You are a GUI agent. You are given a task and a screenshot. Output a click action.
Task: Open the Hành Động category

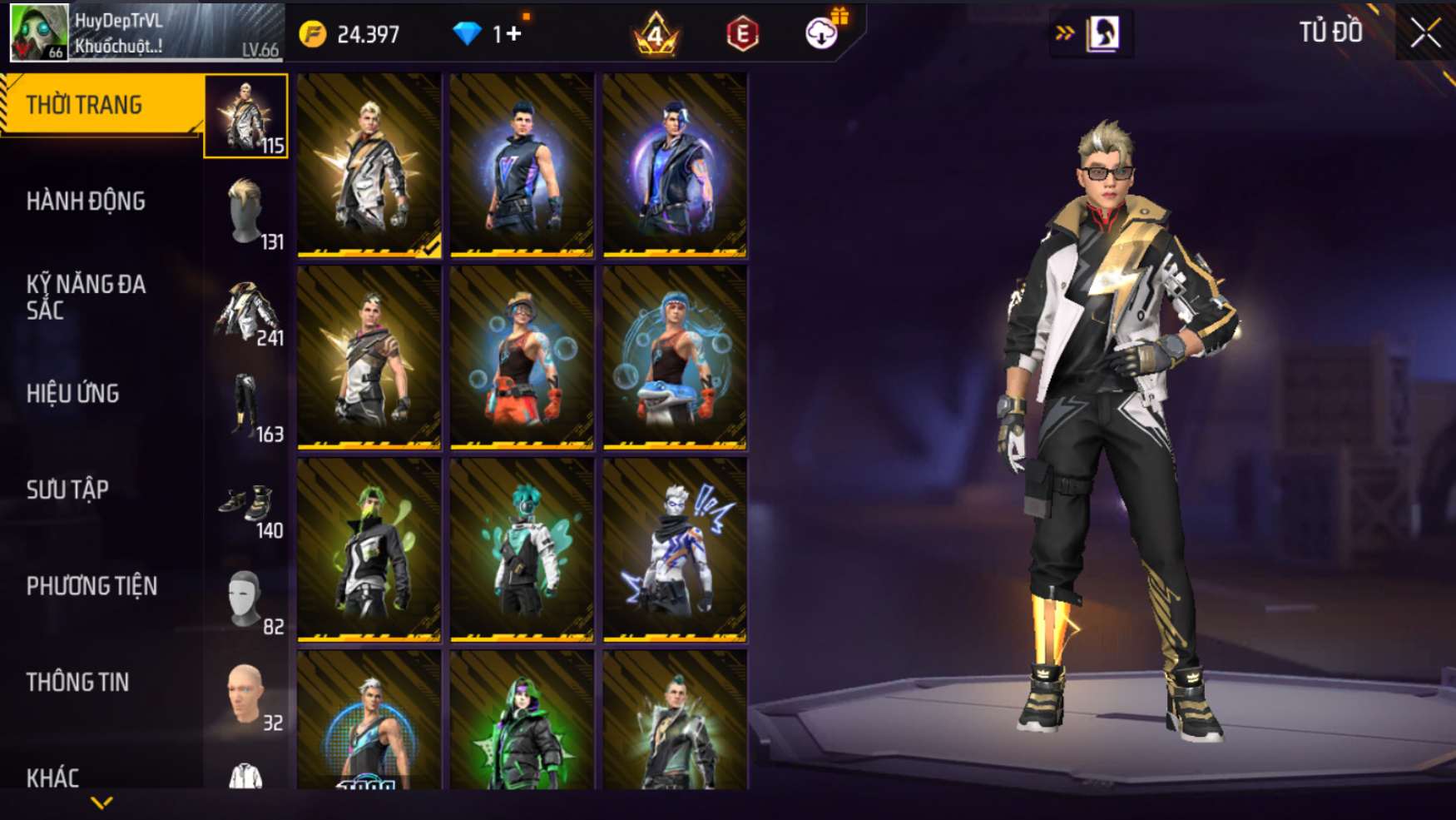pos(86,201)
